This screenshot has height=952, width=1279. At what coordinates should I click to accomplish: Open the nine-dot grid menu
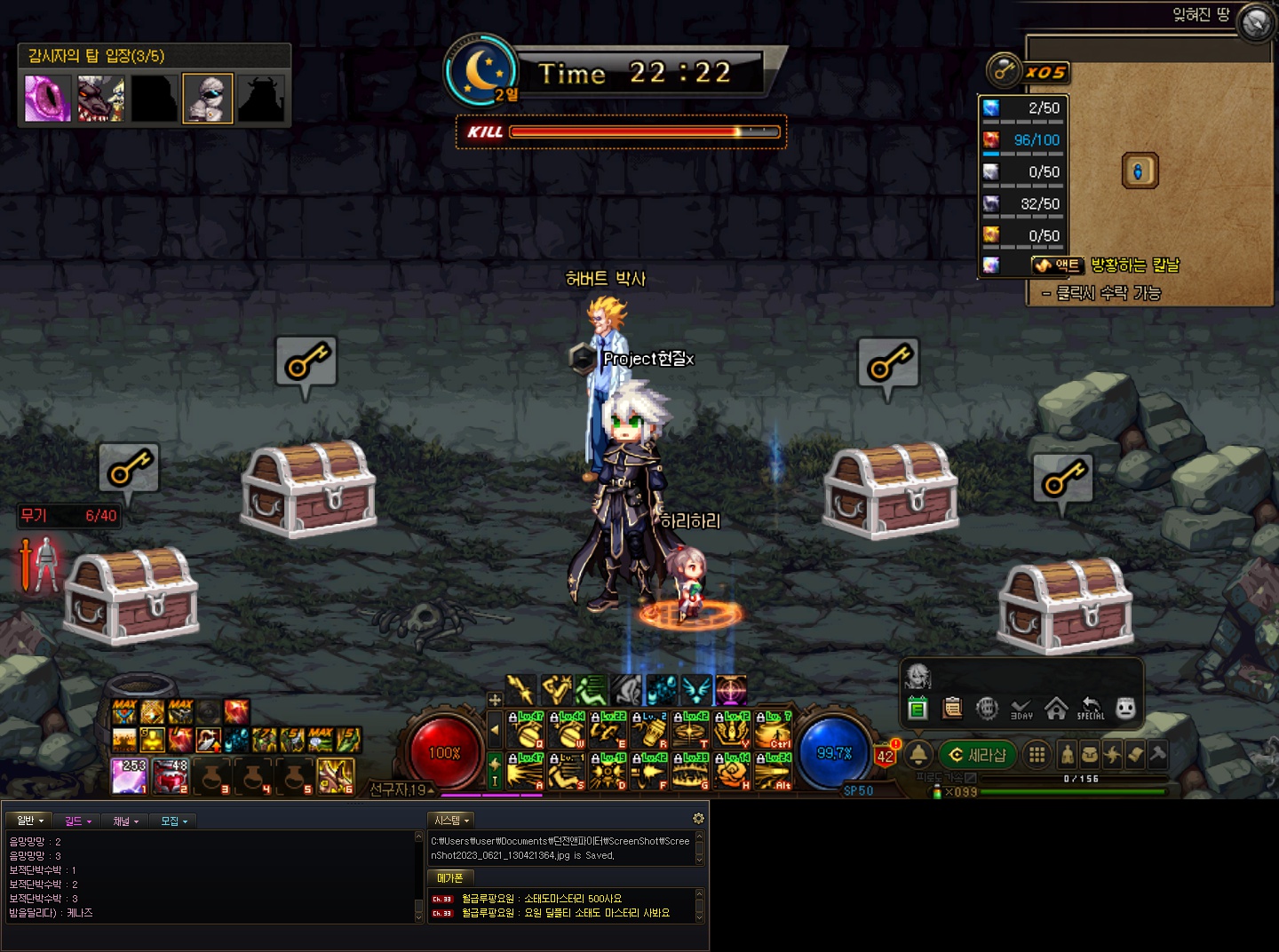click(1036, 755)
